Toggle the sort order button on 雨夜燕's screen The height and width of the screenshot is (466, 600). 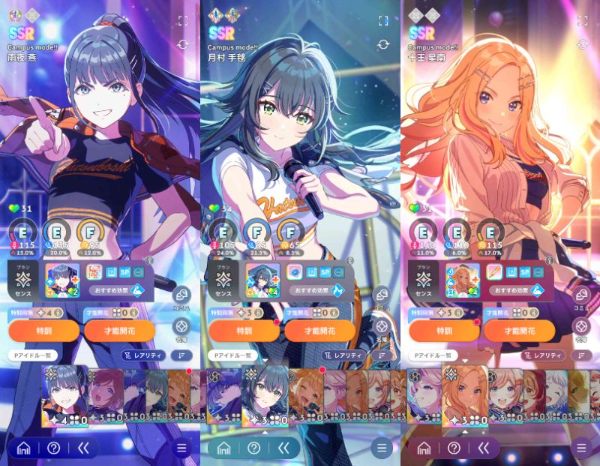click(x=183, y=355)
